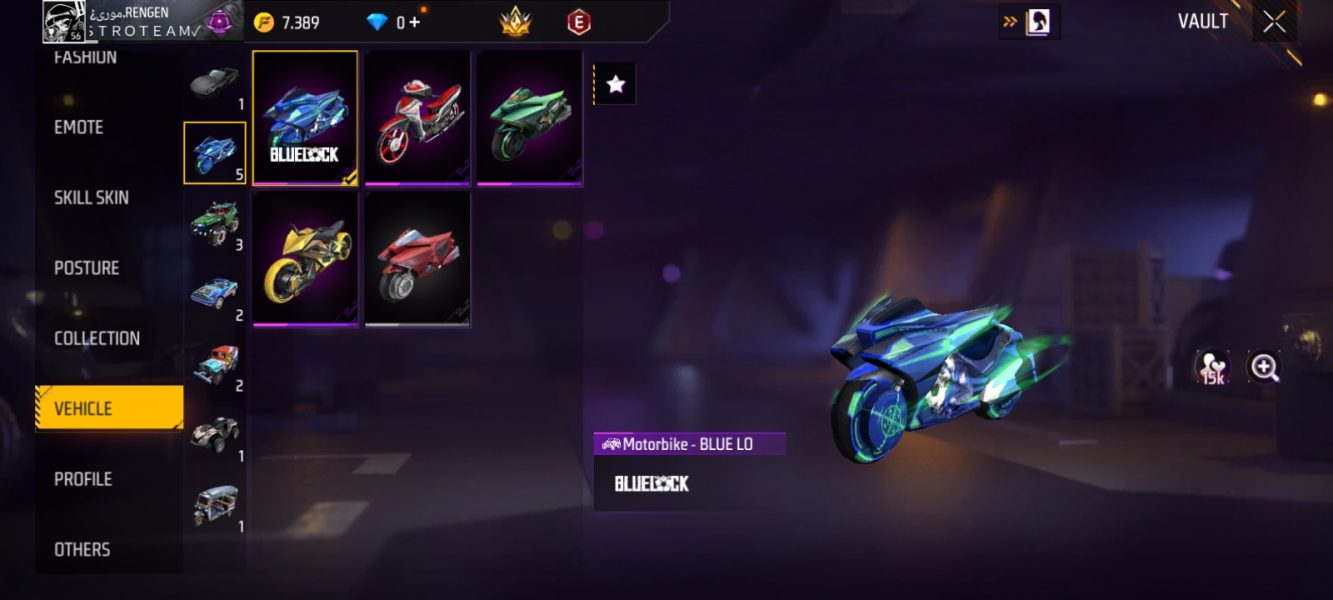Screen dimensions: 1333x600
Task: Select the golden yellow motorbike skin
Action: point(305,259)
